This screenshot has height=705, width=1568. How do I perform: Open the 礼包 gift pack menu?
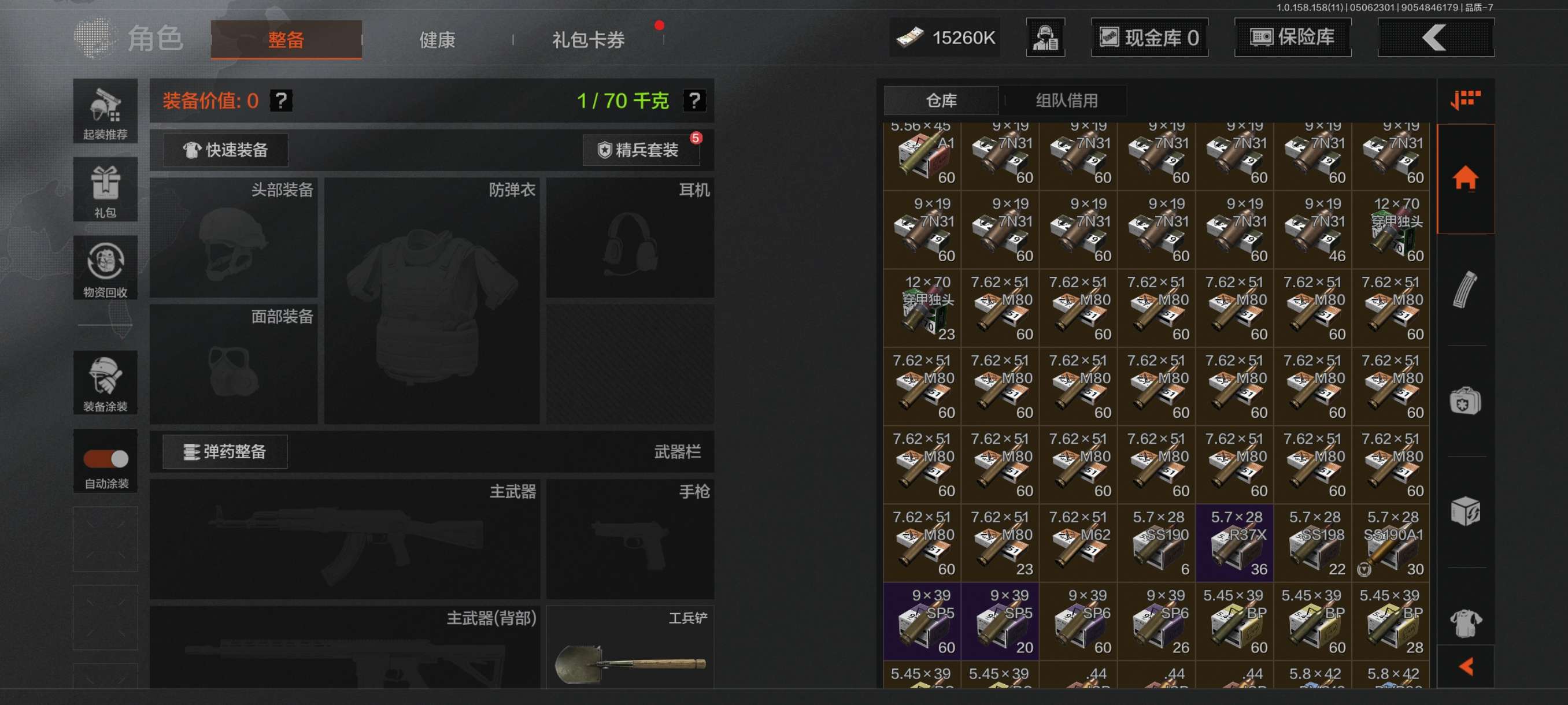(105, 190)
